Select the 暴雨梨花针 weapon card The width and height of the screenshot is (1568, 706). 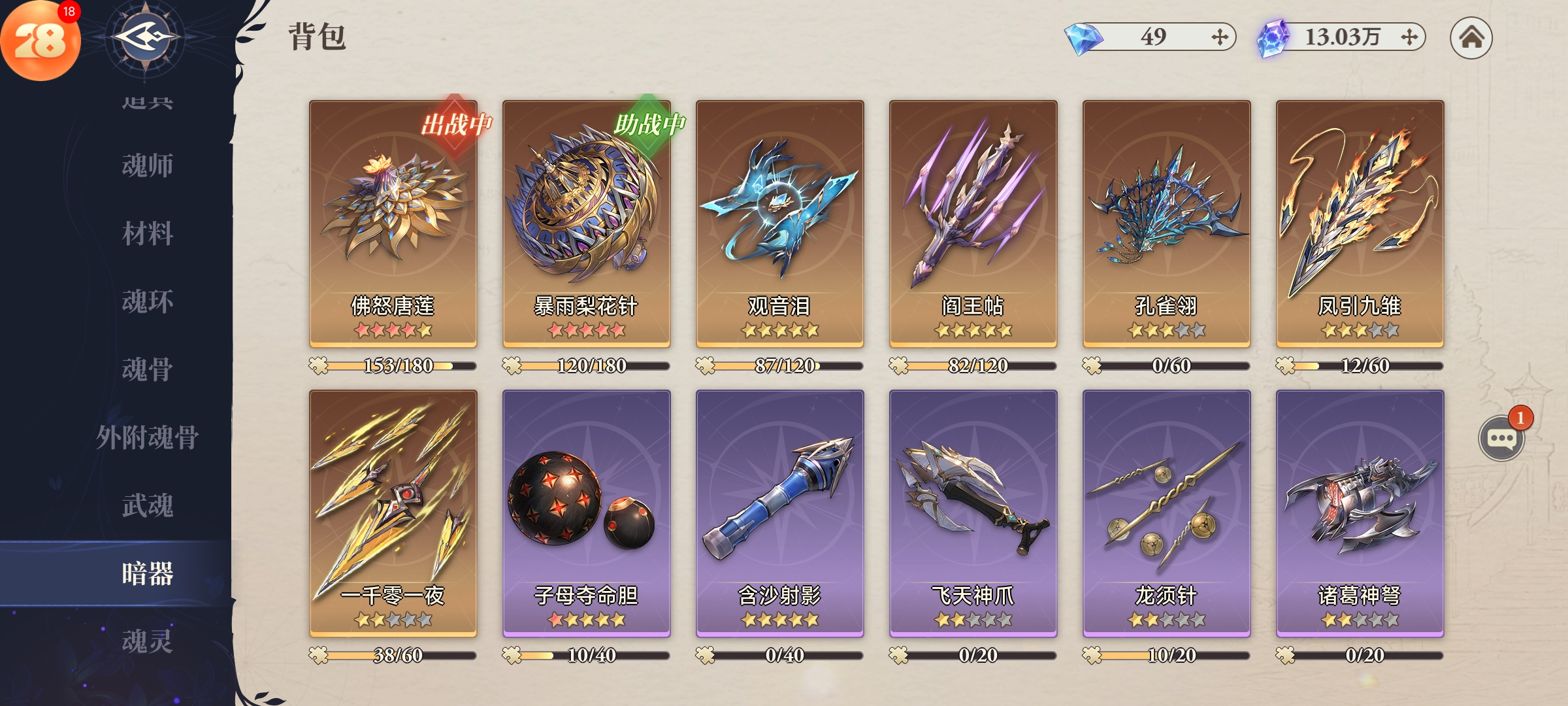click(x=586, y=222)
